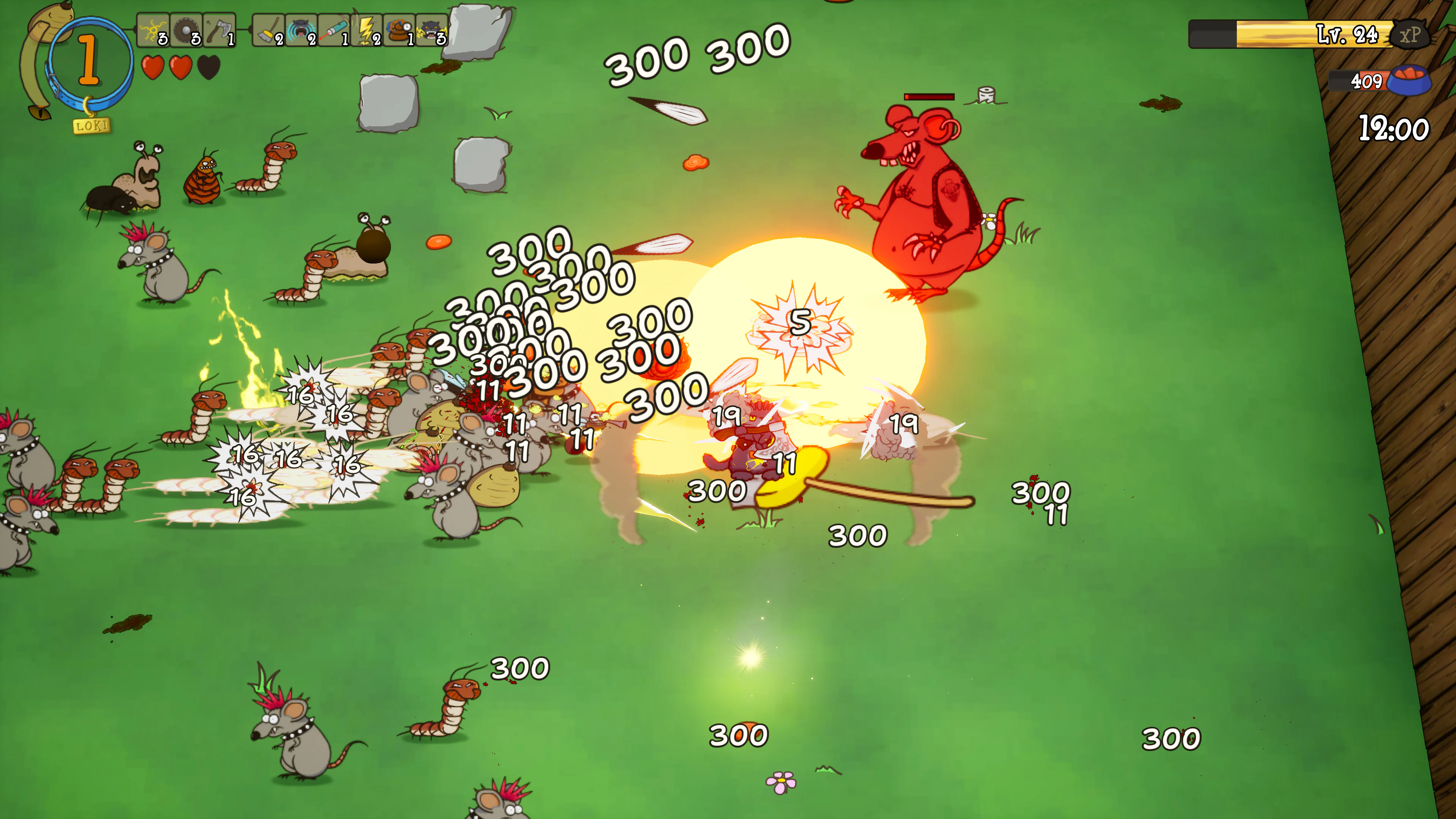Image resolution: width=1456 pixels, height=819 pixels.
Task: Select the wooden shield weapon icon
Action: coord(187,30)
